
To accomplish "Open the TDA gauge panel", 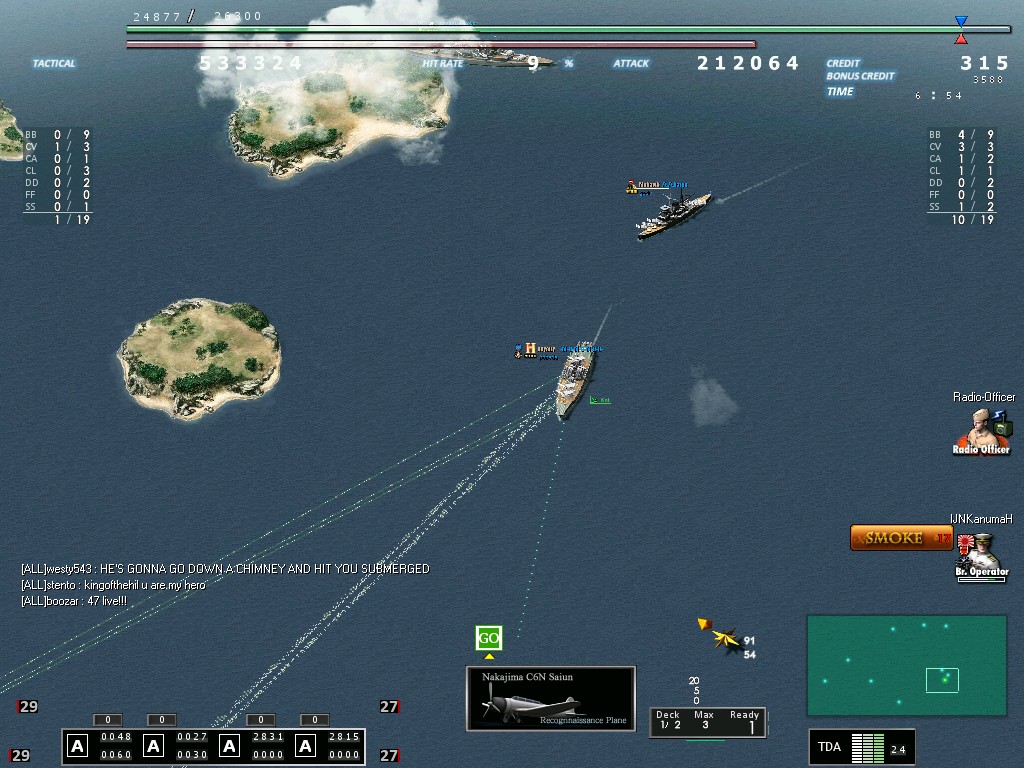I will point(861,747).
